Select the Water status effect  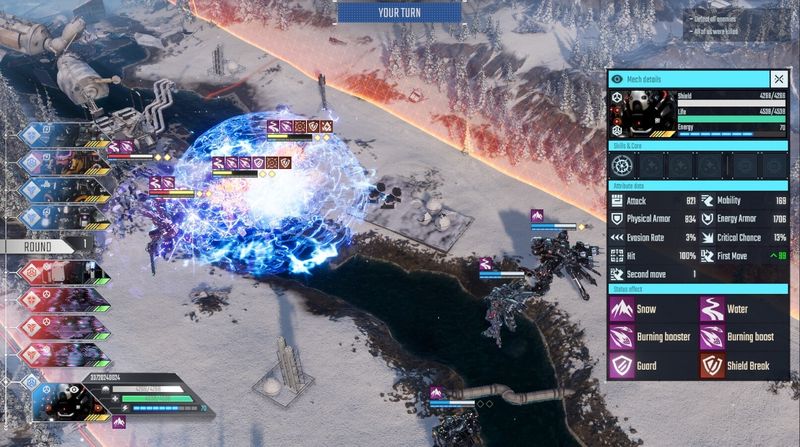[x=711, y=310]
